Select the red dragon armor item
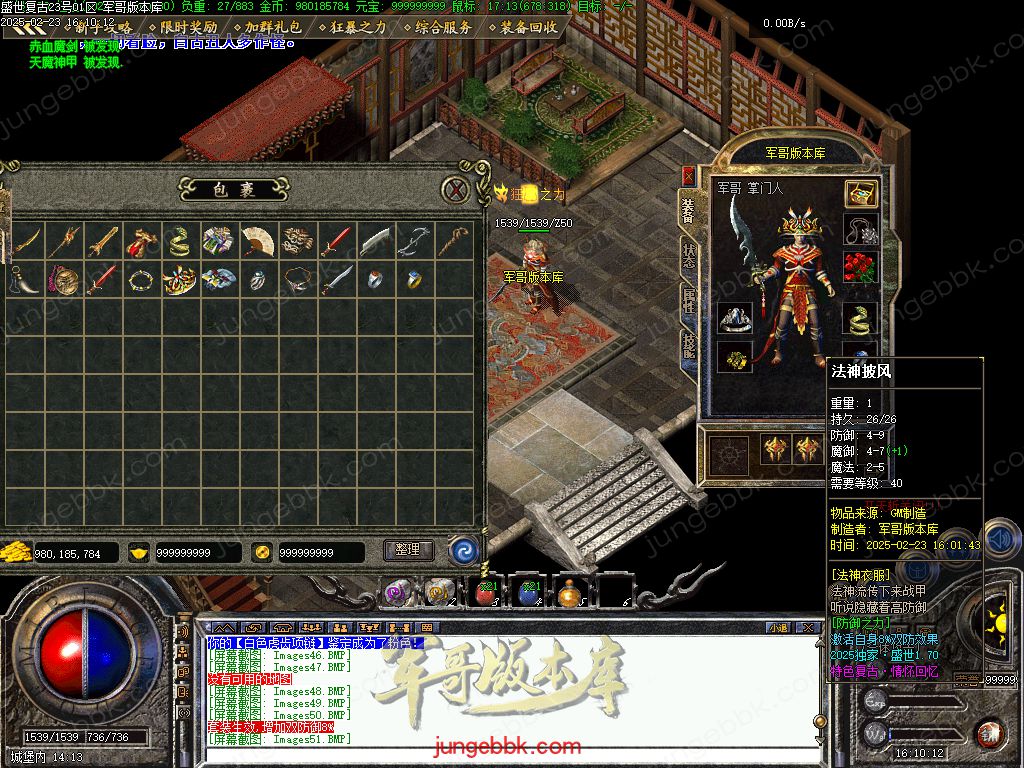 (138, 241)
